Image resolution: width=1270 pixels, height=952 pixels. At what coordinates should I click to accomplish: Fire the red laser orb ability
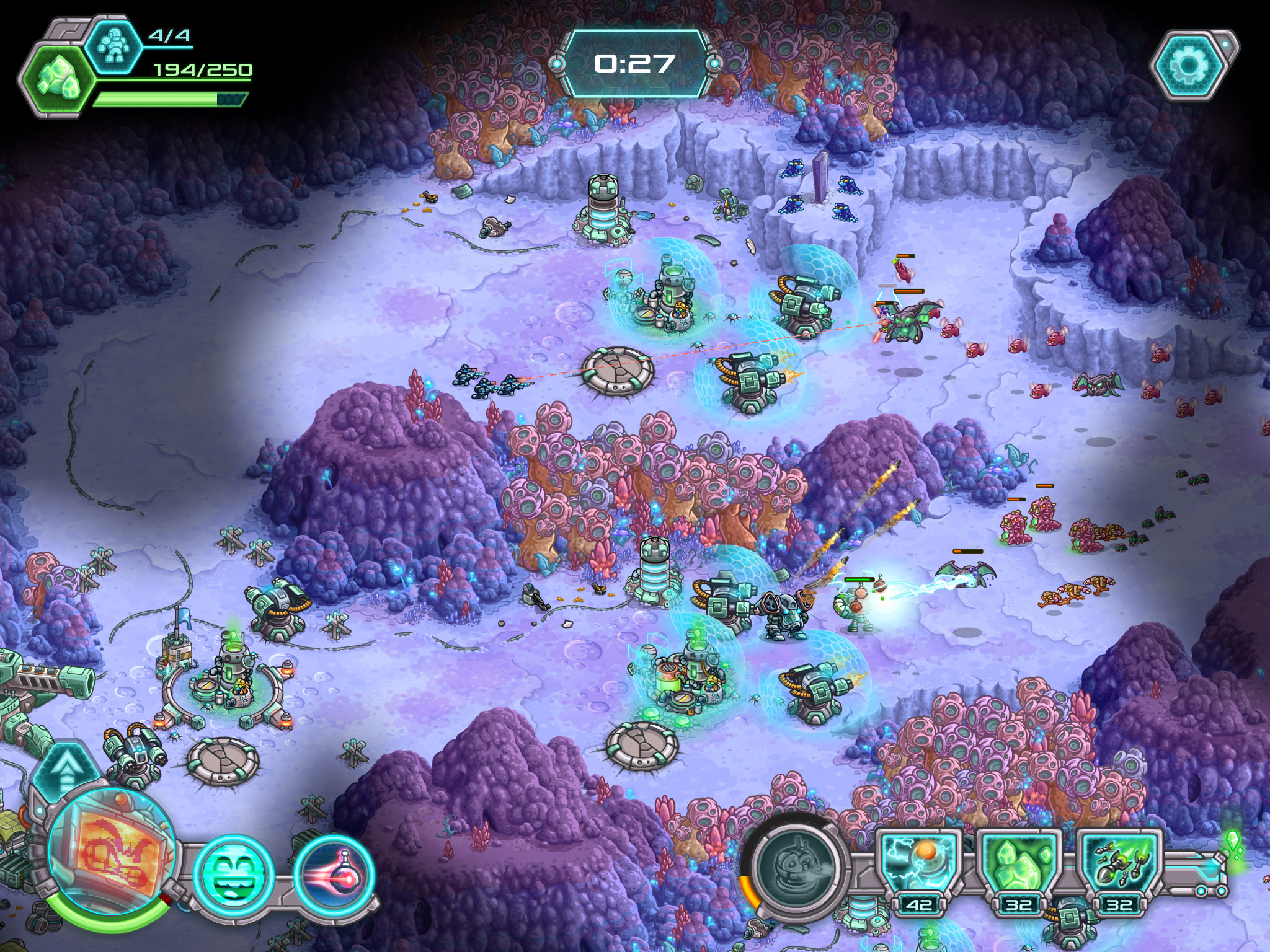(x=335, y=875)
